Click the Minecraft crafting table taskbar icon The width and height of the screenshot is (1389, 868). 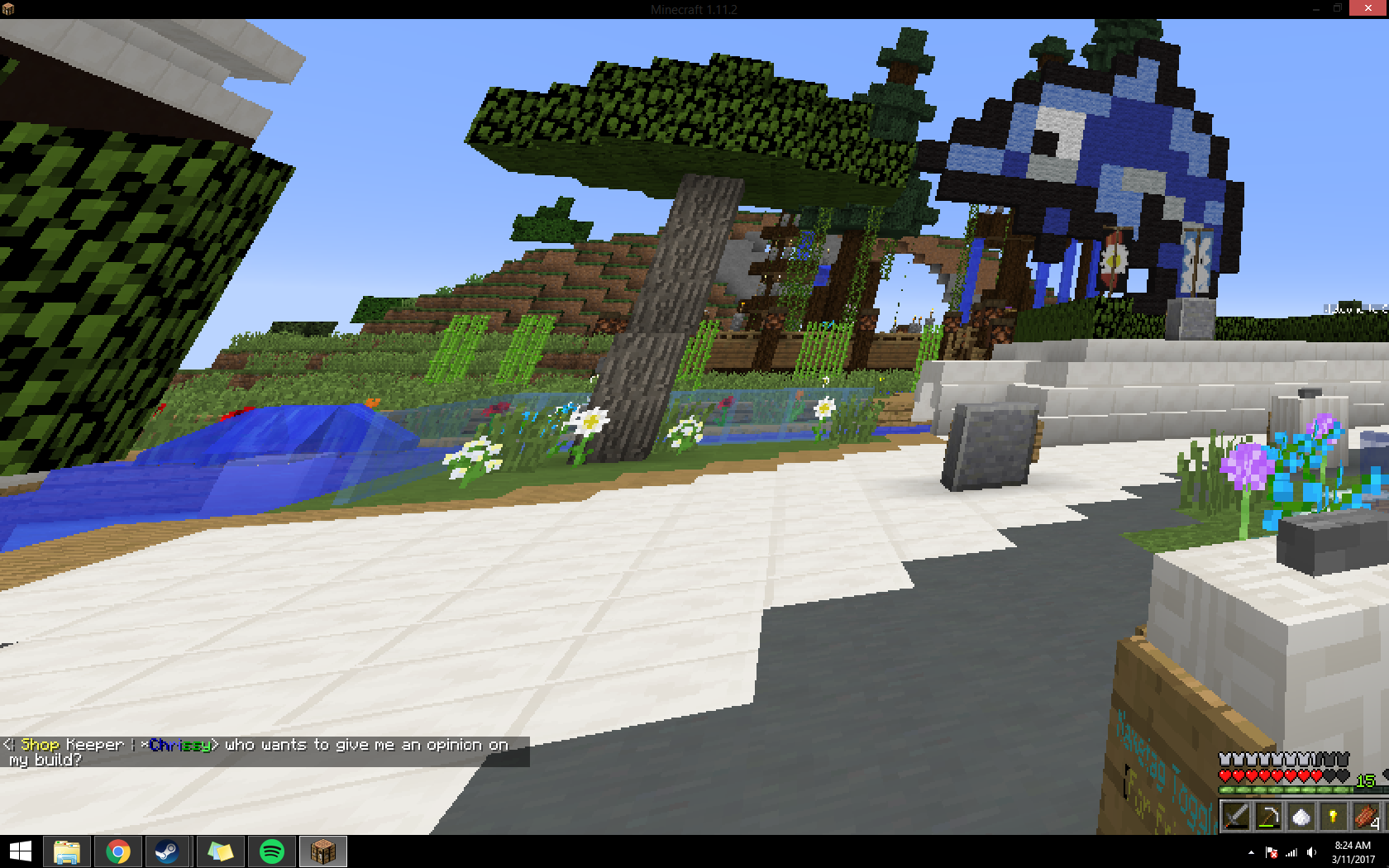pos(322,851)
